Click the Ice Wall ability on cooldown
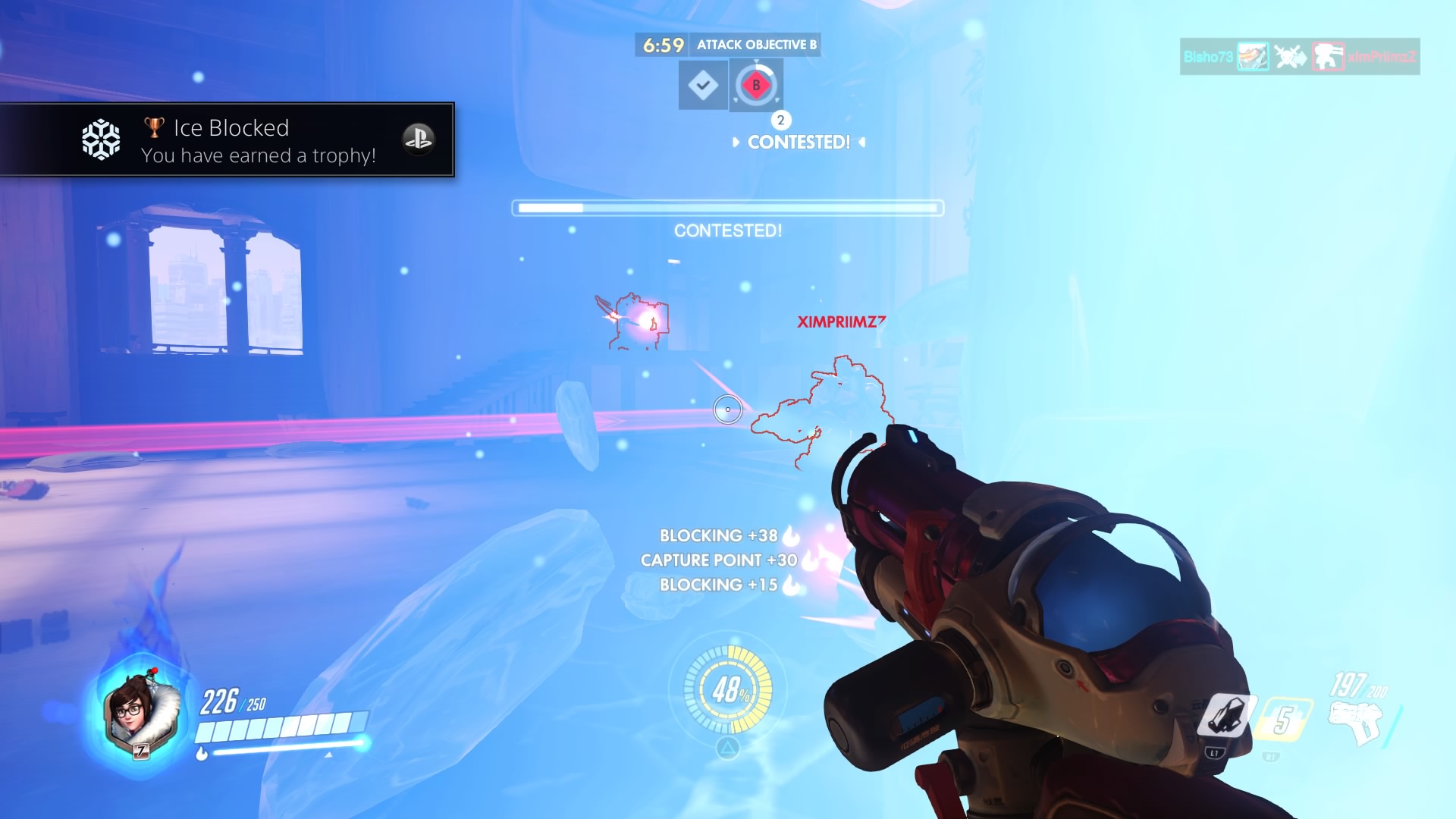Viewport: 1456px width, 819px height. (1282, 720)
